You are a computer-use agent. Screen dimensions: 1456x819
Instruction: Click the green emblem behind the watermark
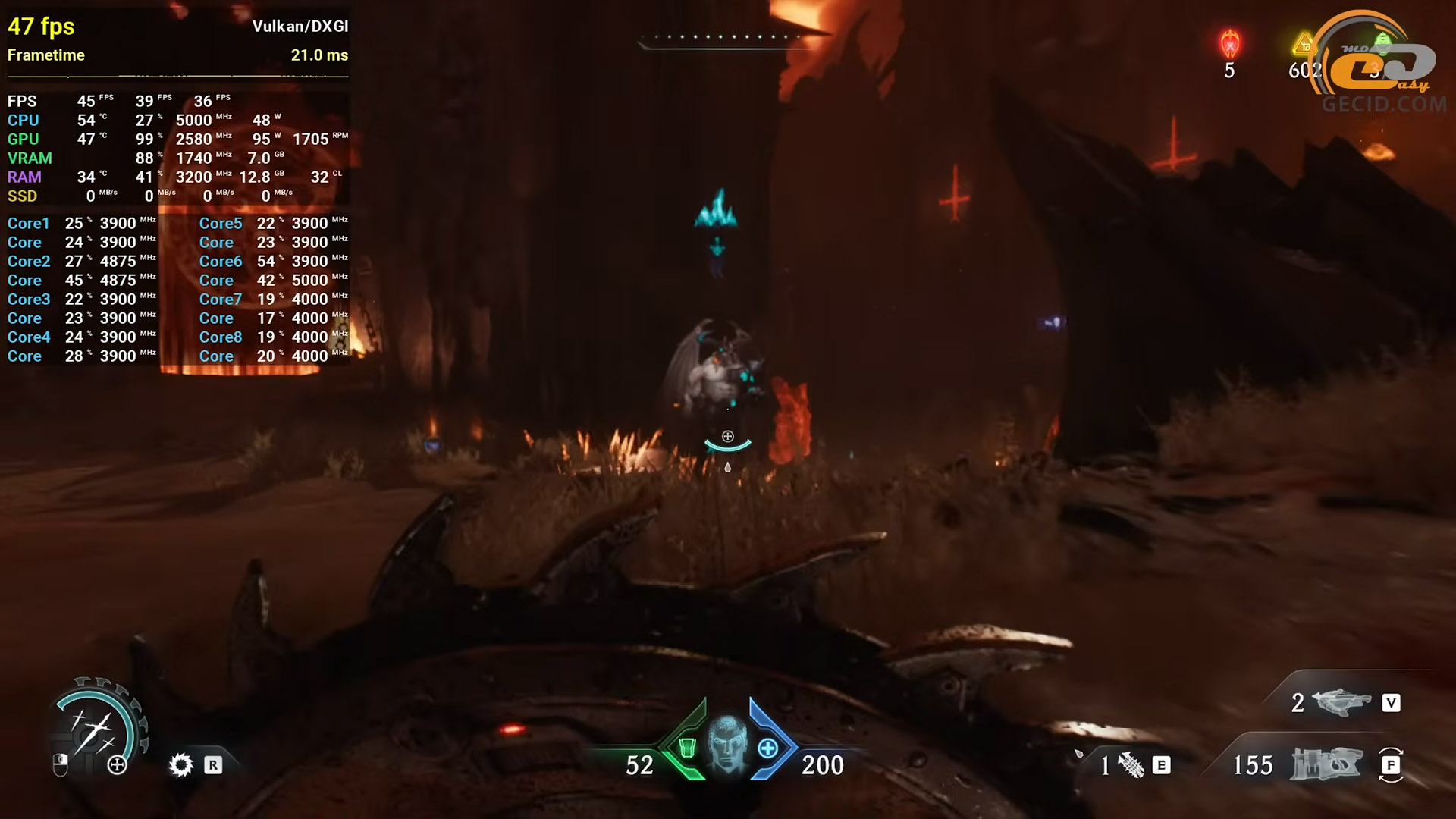pos(1382,42)
